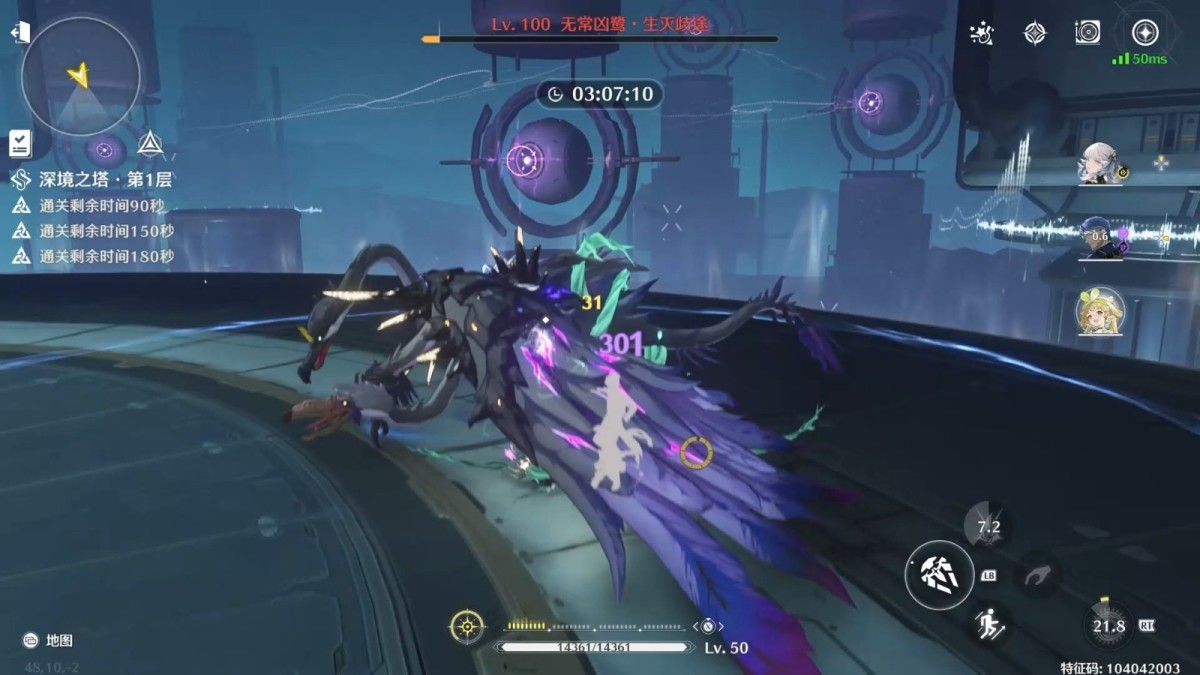Open the circular minimap

(x=80, y=76)
